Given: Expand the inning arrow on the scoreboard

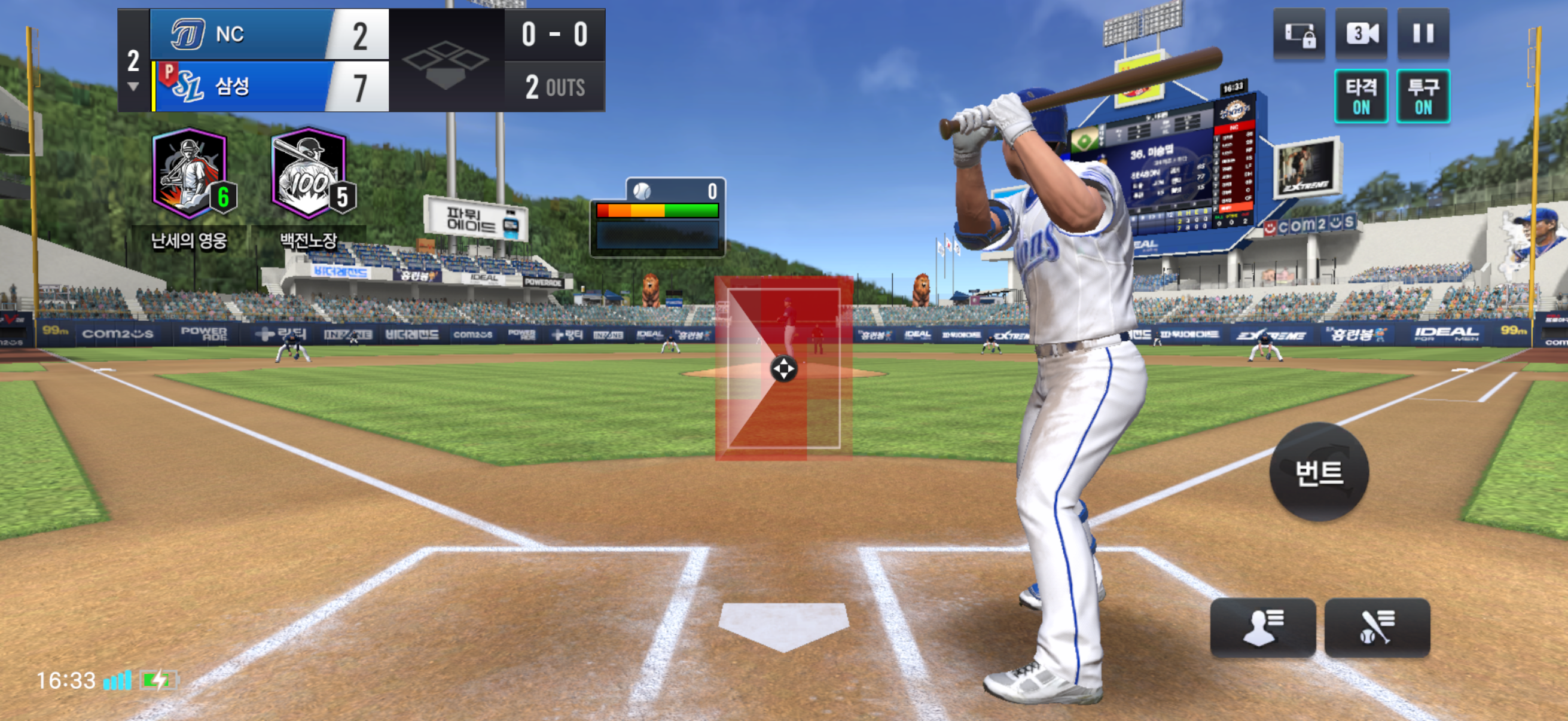Looking at the screenshot, I should (133, 87).
